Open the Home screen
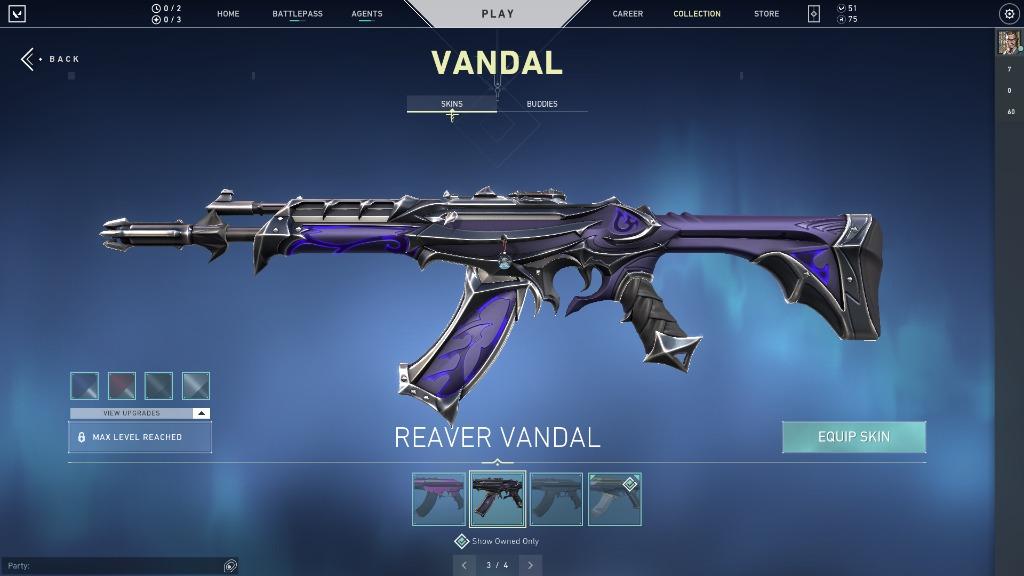Viewport: 1024px width, 576px height. click(x=228, y=14)
